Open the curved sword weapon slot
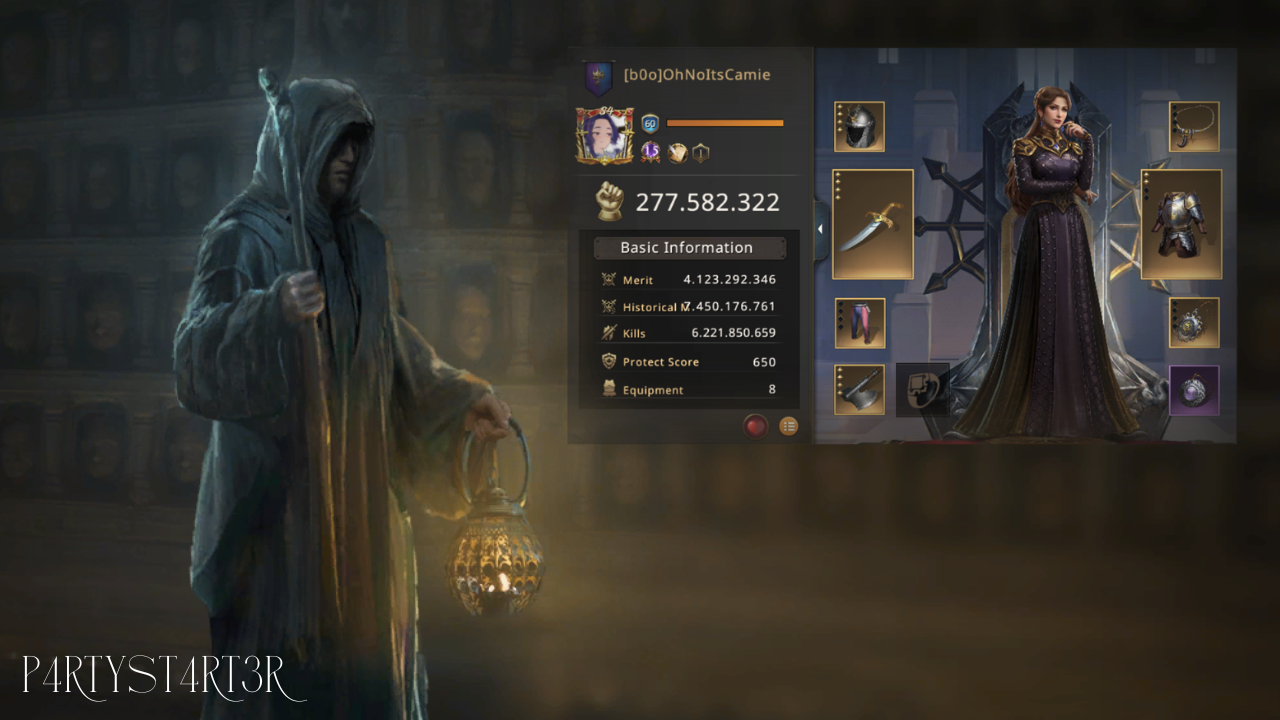The width and height of the screenshot is (1280, 720). tap(872, 224)
